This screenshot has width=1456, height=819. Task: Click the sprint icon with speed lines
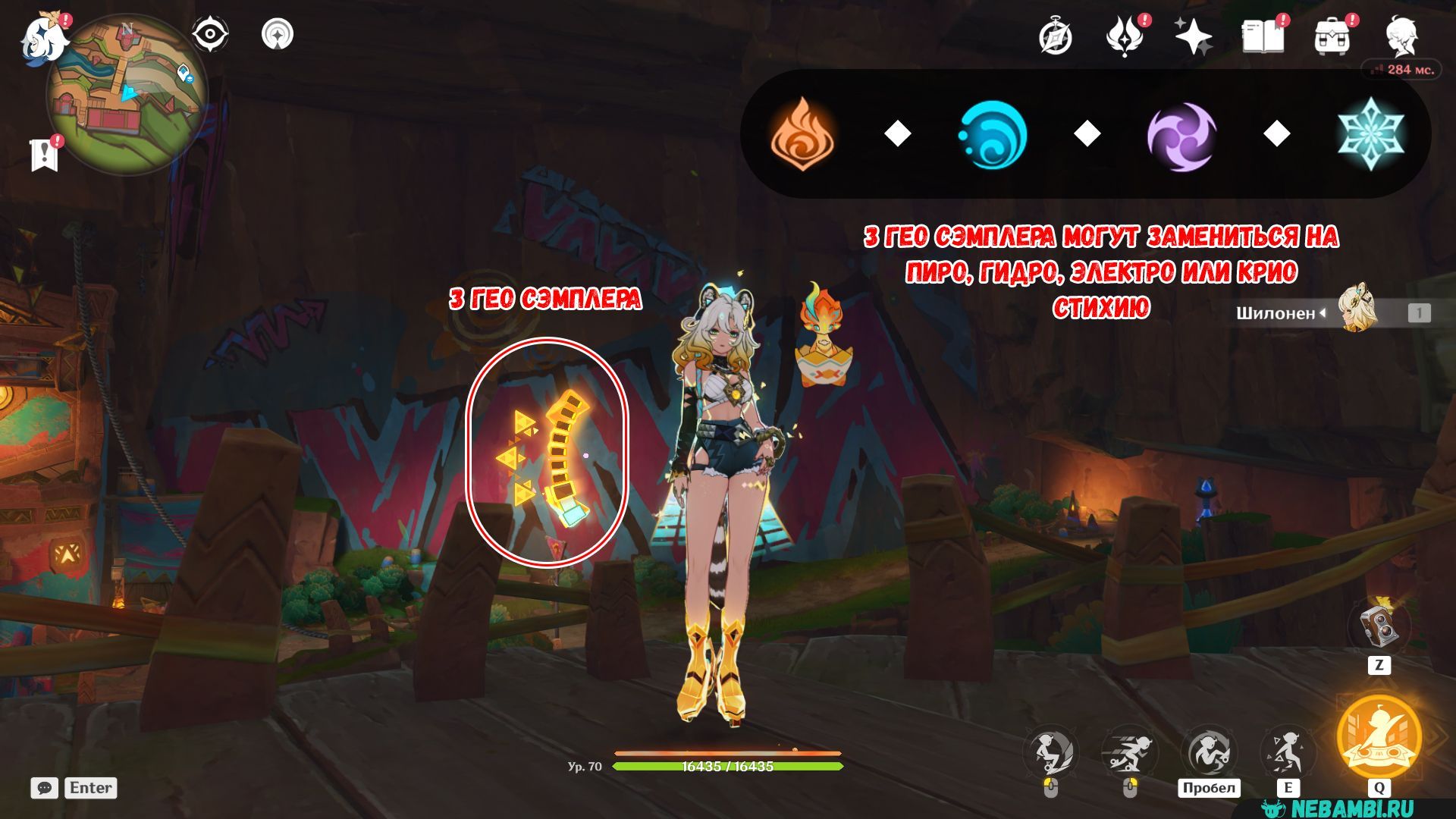[1129, 752]
